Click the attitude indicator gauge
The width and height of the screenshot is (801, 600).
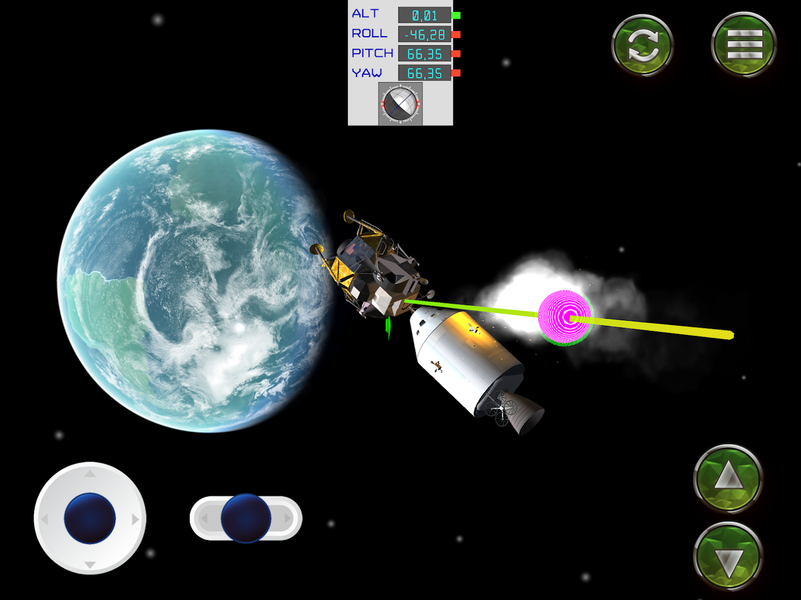point(400,103)
